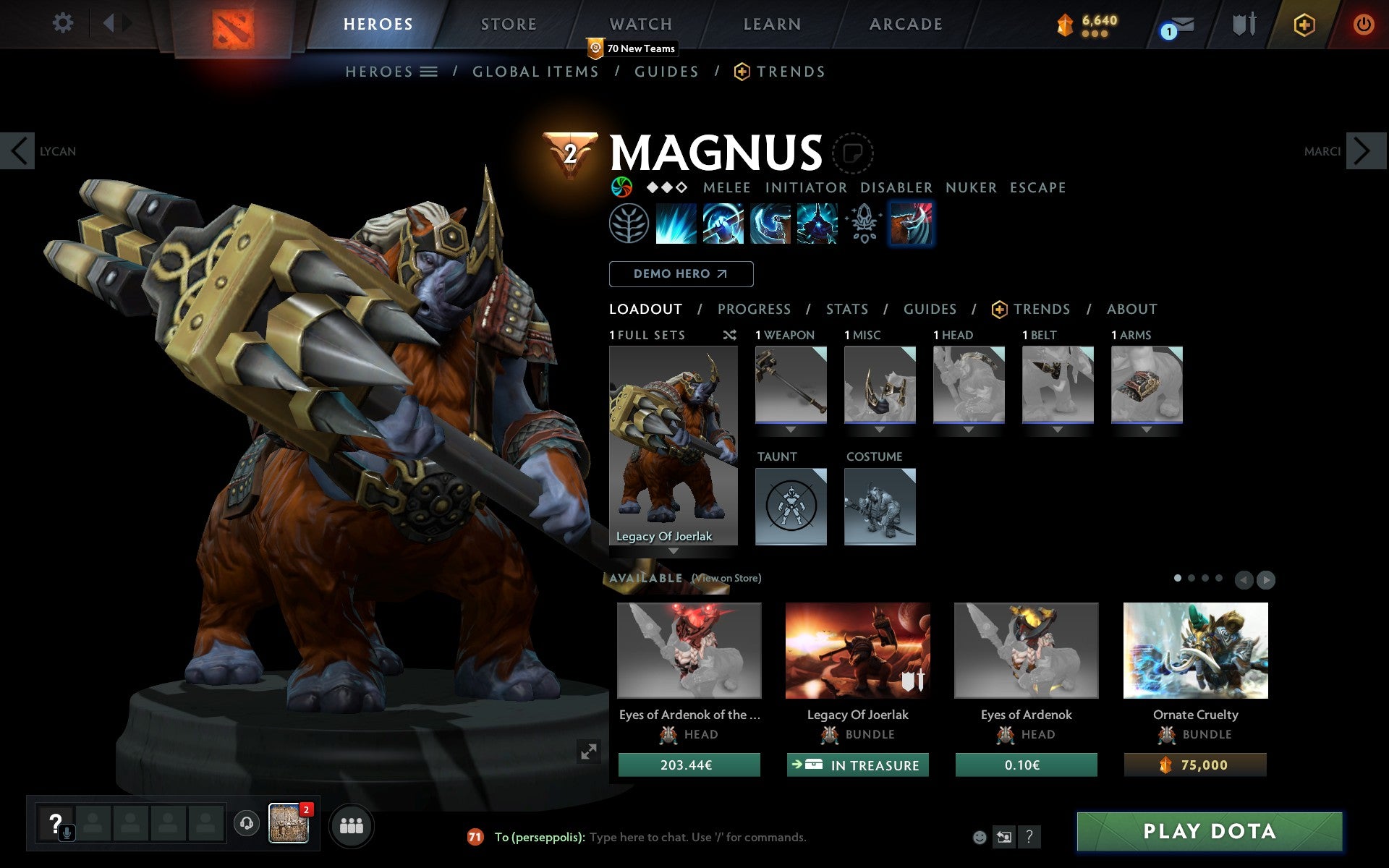This screenshot has height=868, width=1389.
Task: Shuffle equipped sets with the shuffle icon
Action: point(729,335)
